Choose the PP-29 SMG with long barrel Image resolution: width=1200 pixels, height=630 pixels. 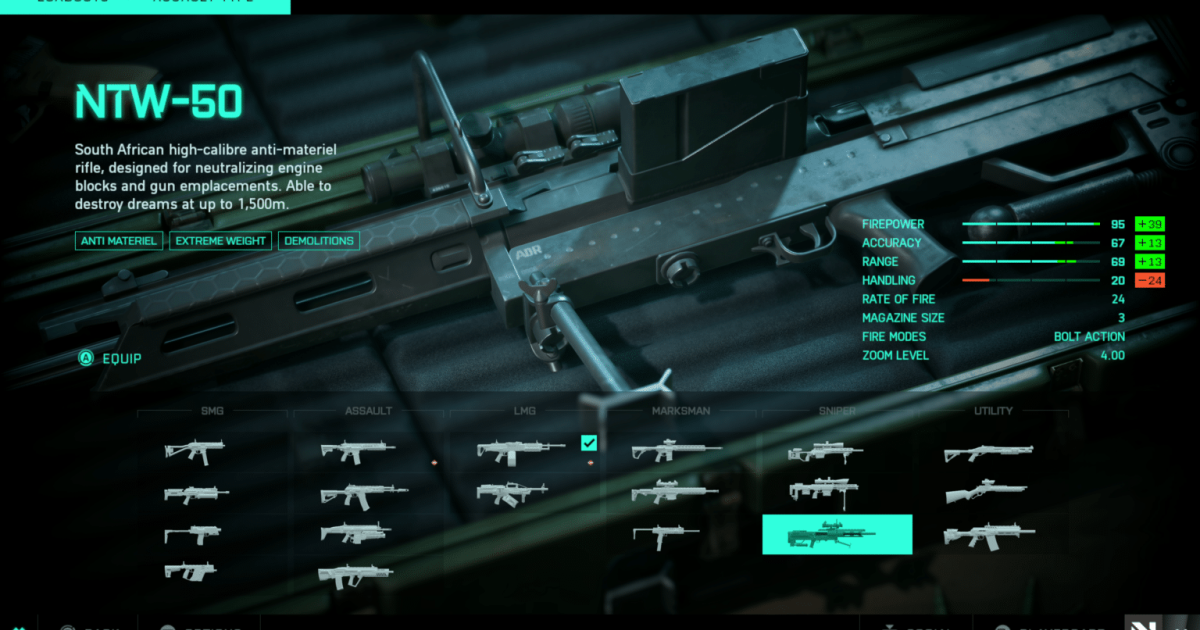coord(197,494)
